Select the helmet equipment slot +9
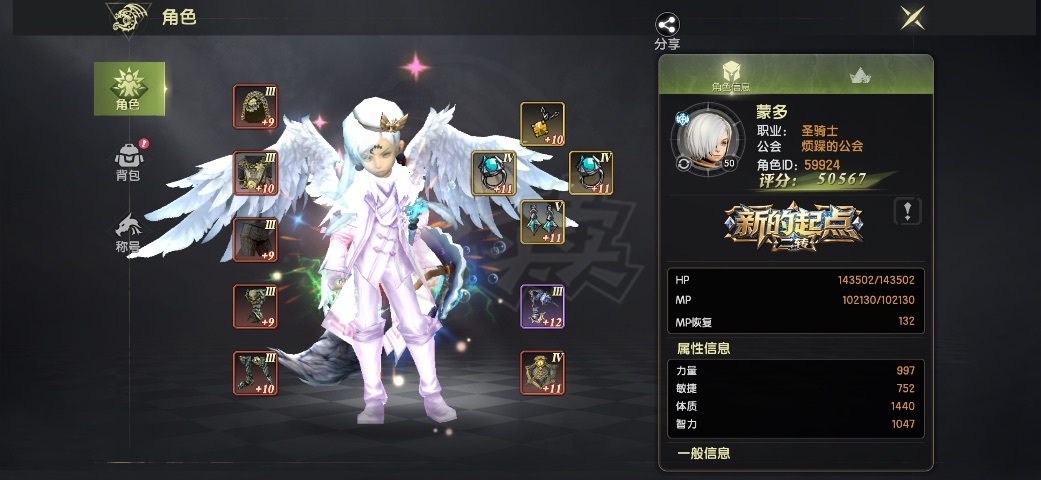 point(255,106)
